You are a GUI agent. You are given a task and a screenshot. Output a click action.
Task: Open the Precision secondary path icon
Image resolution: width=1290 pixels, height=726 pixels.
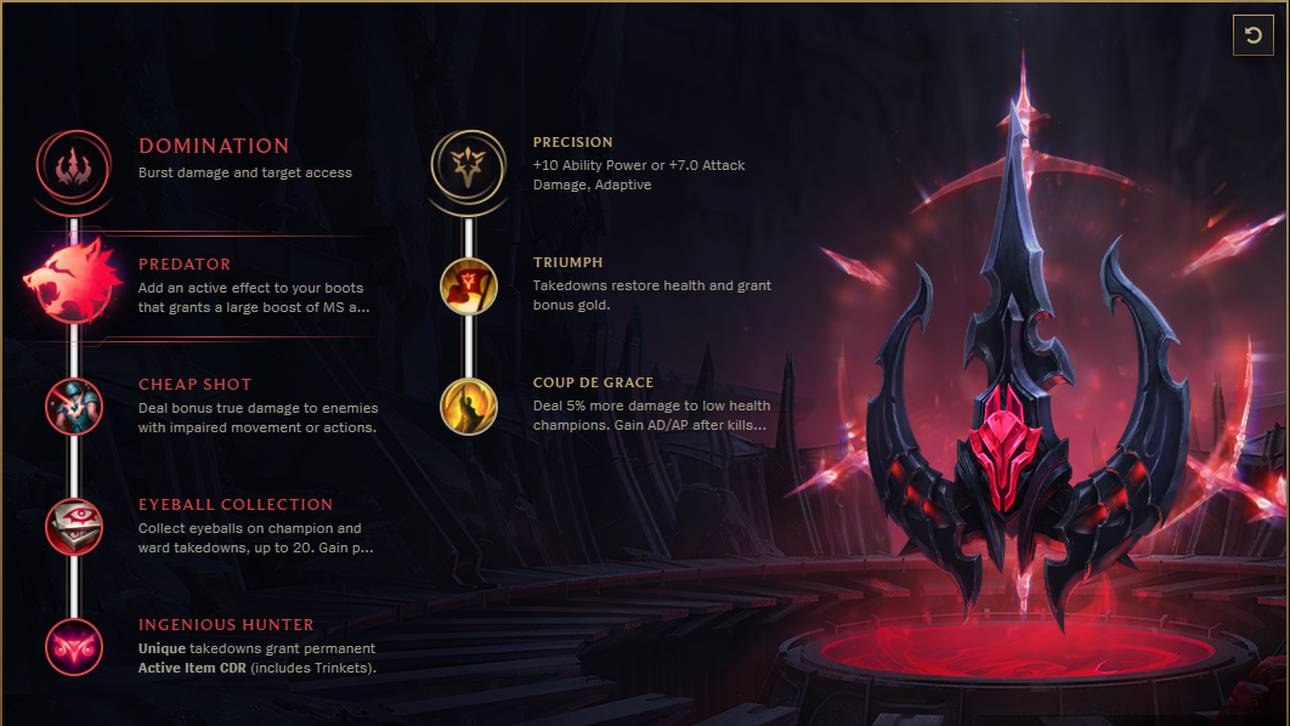point(468,166)
